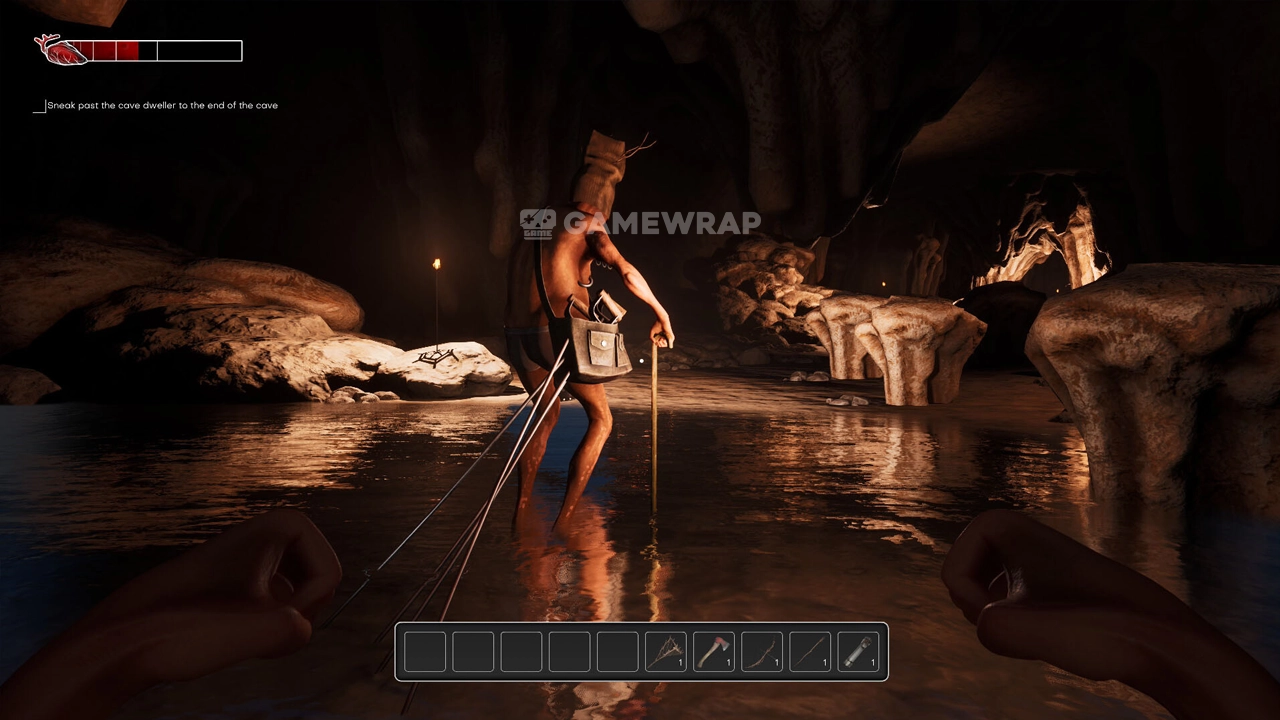Equip the flashlight from the hotbar

857,652
